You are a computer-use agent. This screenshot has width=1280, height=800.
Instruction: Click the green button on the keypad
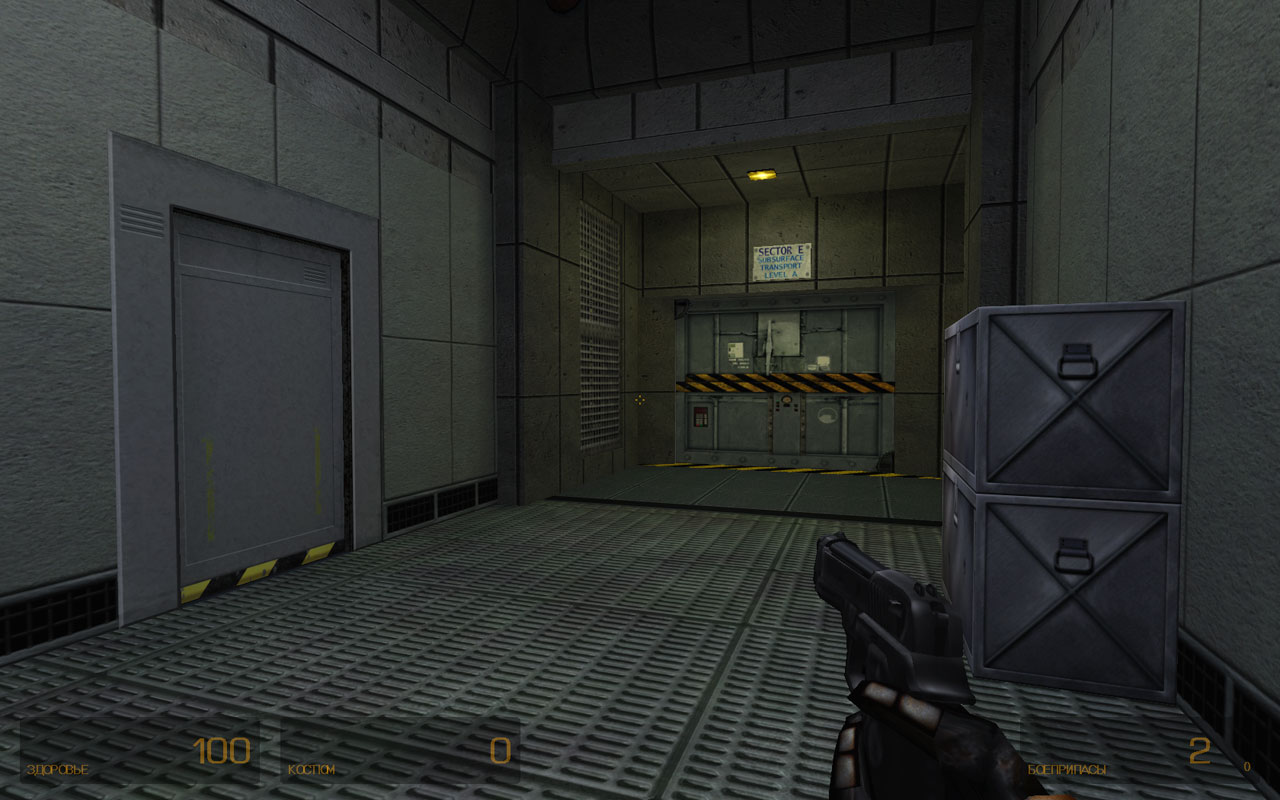click(x=701, y=425)
